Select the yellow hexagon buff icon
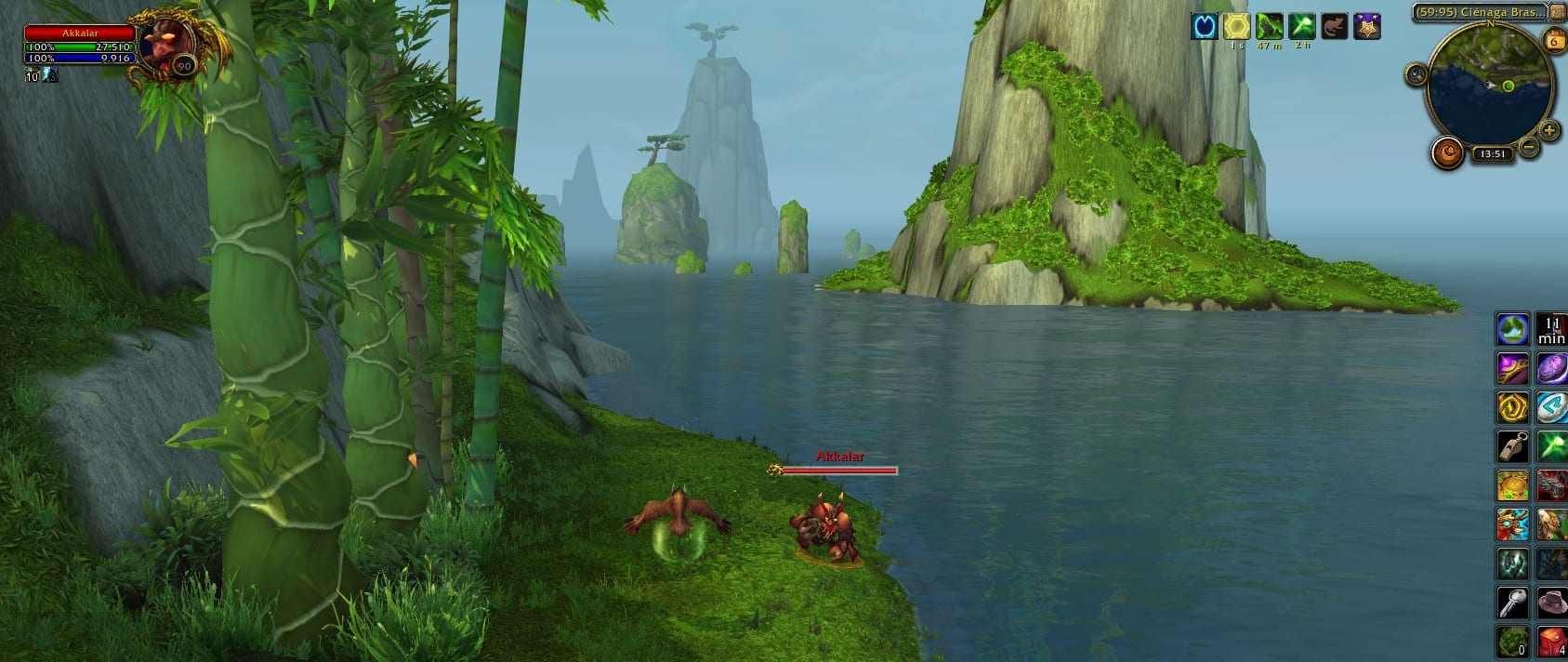 [x=1237, y=26]
